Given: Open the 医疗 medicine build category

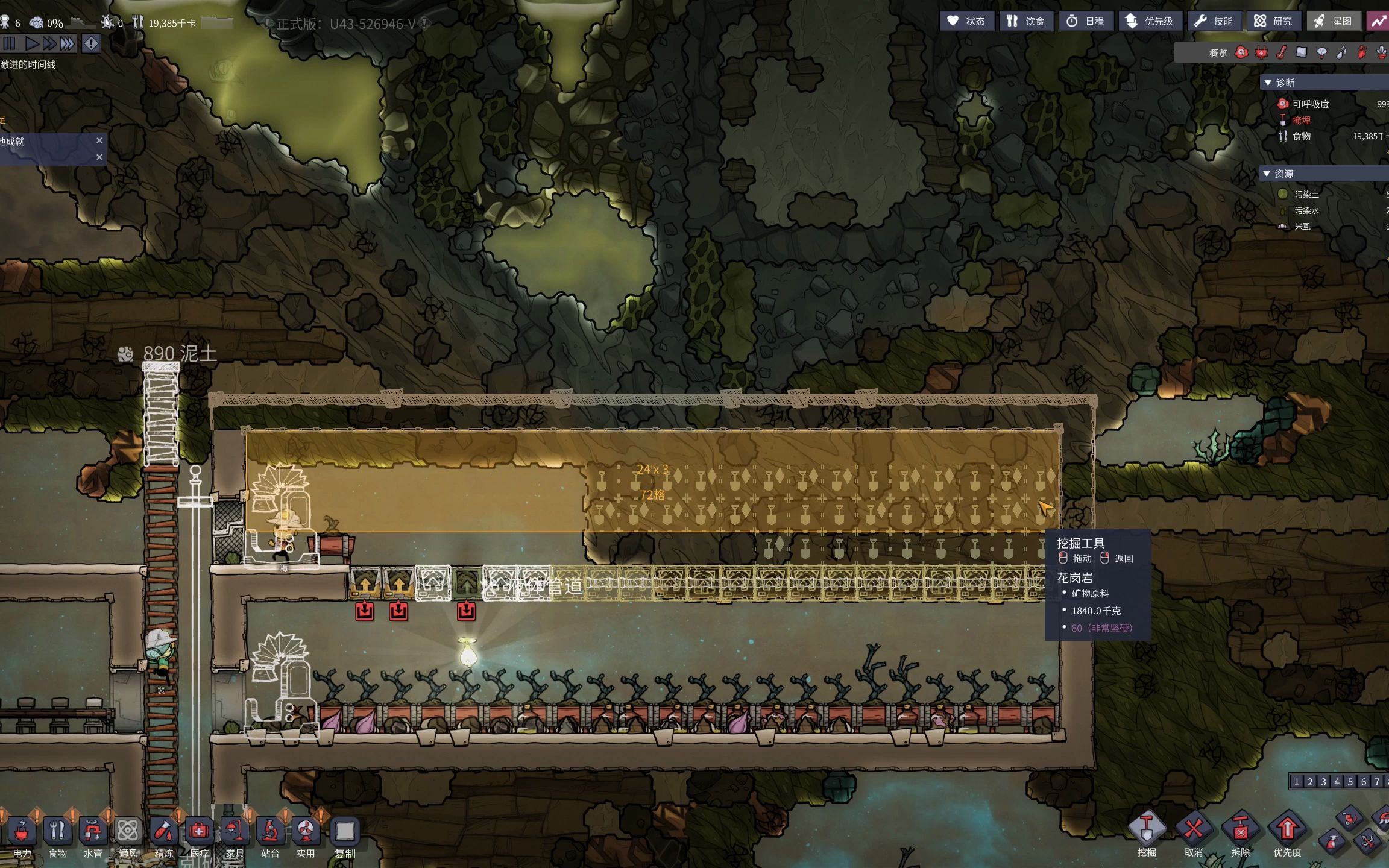Looking at the screenshot, I should pyautogui.click(x=199, y=836).
